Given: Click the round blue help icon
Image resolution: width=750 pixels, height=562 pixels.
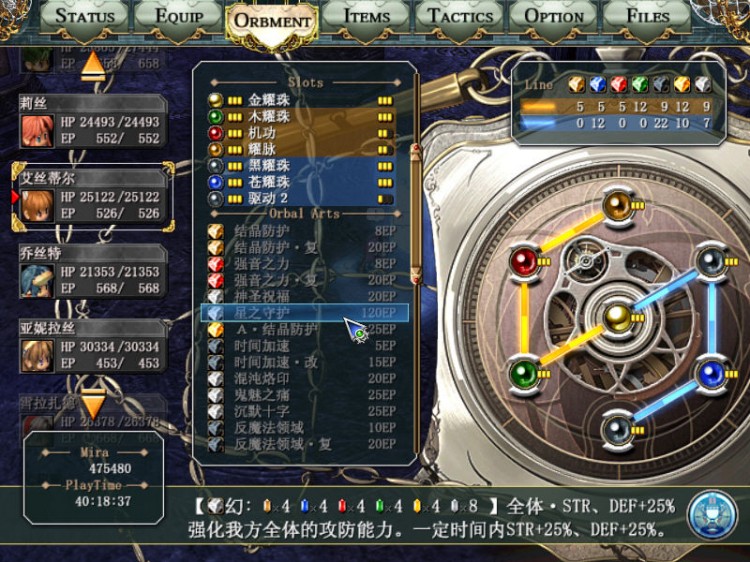Looking at the screenshot, I should tap(712, 513).
